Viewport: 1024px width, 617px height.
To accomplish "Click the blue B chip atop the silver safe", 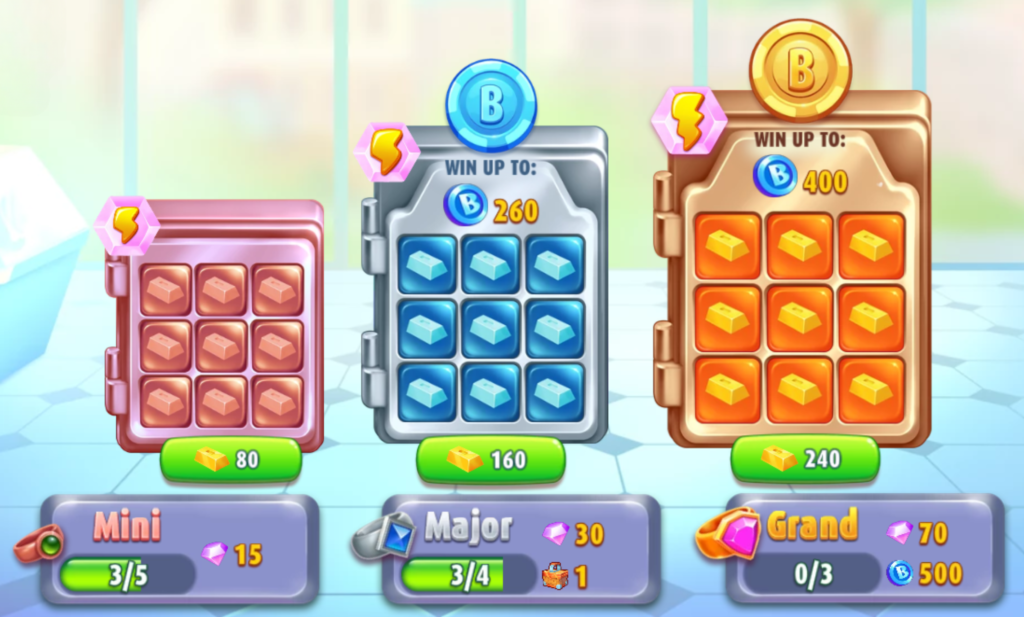I will (491, 106).
